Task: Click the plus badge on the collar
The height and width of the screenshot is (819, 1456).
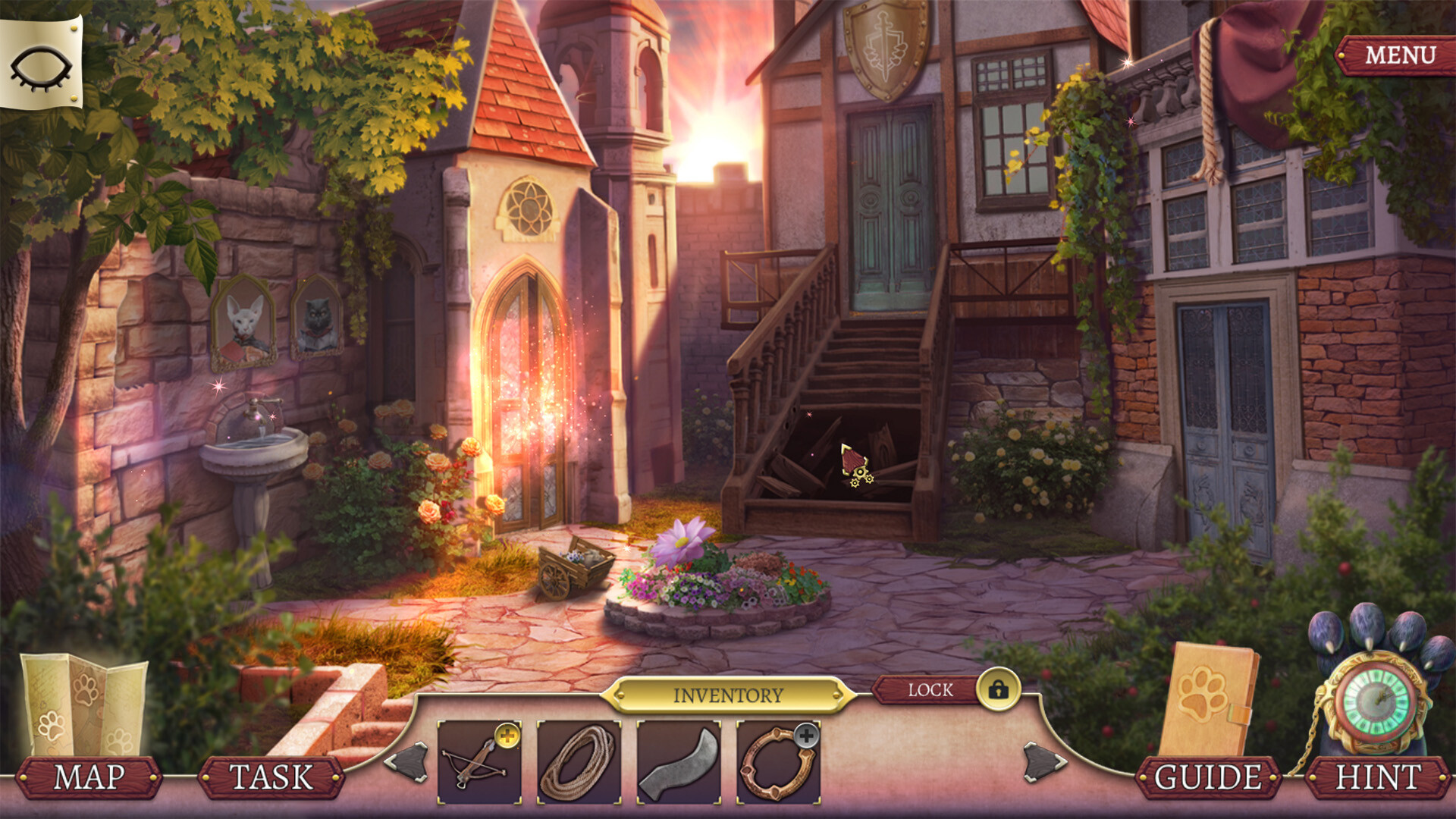Action: pyautogui.click(x=806, y=734)
